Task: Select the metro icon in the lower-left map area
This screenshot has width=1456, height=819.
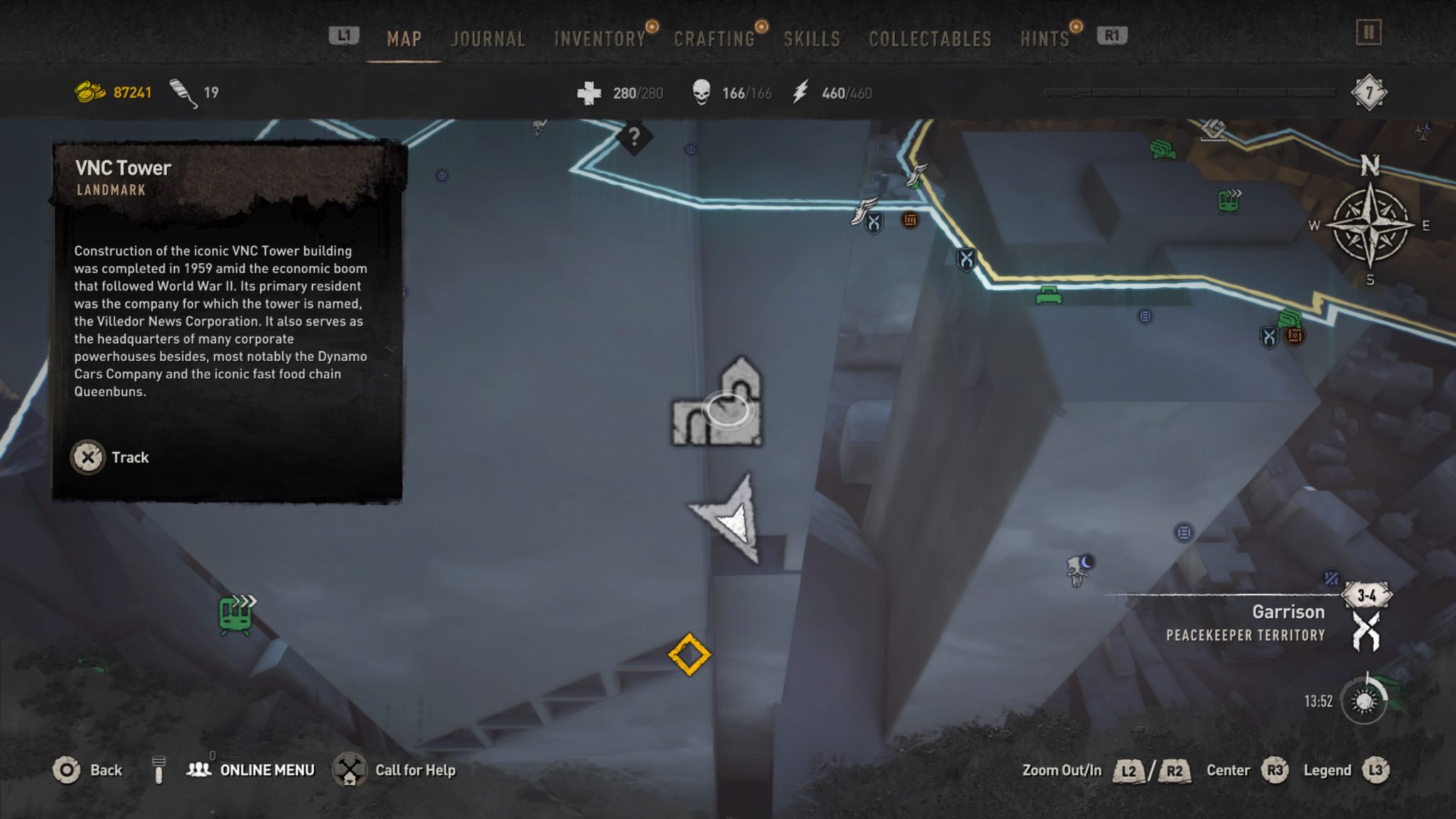Action: (x=235, y=613)
